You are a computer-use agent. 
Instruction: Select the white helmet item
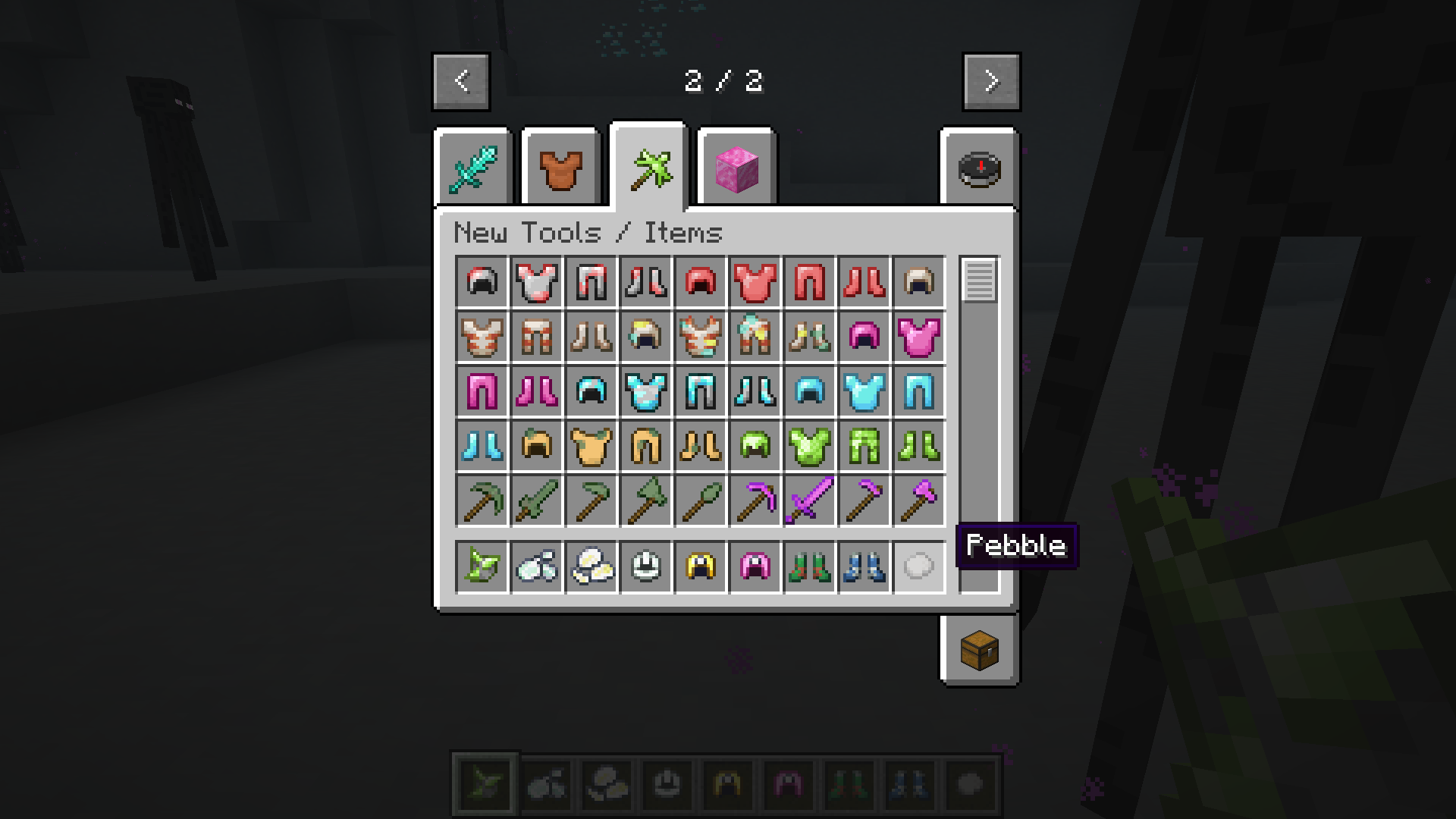(647, 566)
